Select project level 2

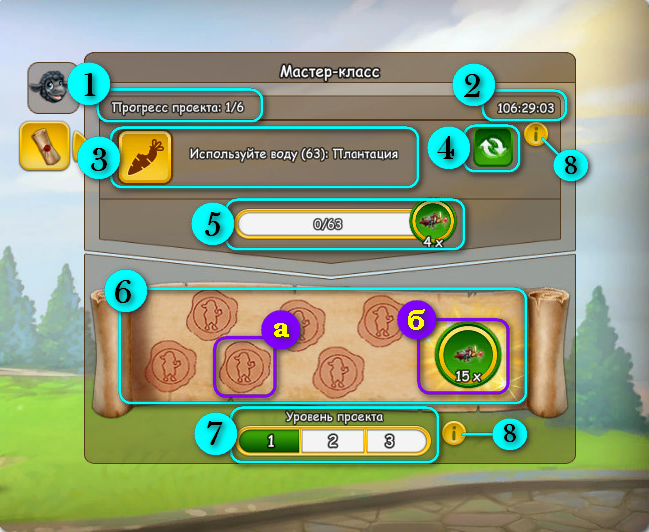[332, 440]
